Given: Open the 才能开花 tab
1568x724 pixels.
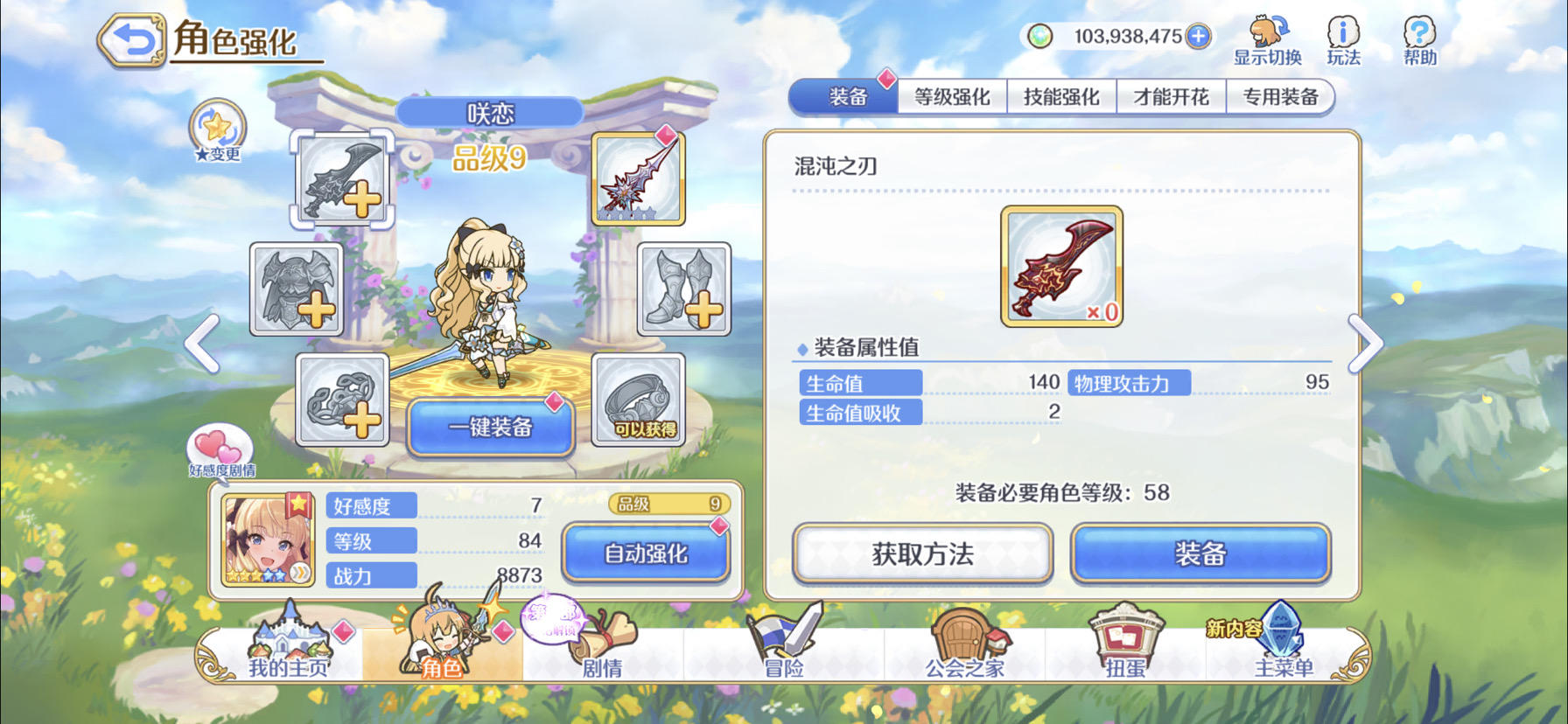Looking at the screenshot, I should (x=1172, y=95).
